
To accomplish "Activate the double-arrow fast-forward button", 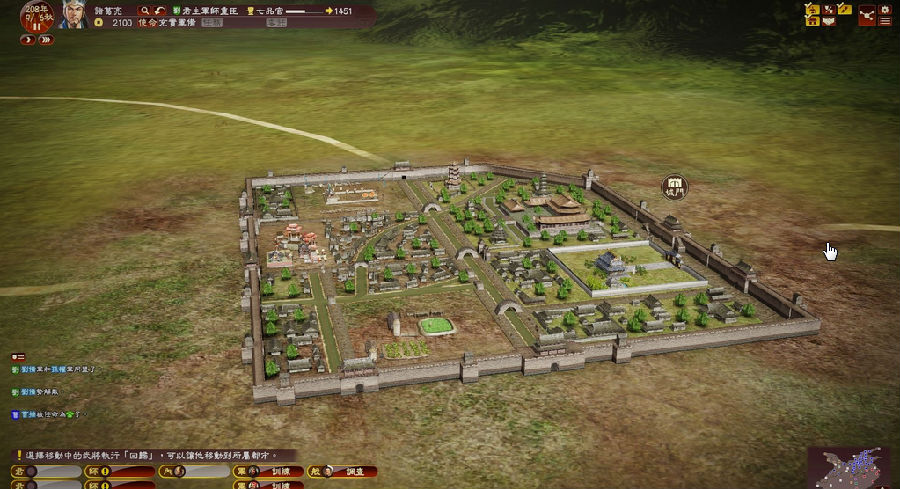I will (46, 40).
